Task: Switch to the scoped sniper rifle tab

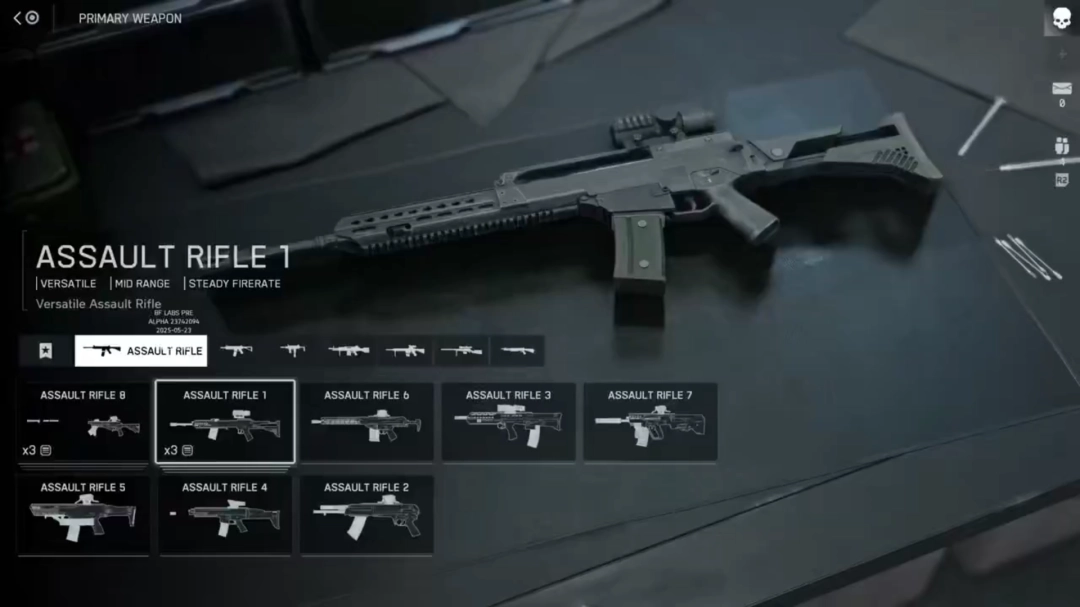Action: 462,351
